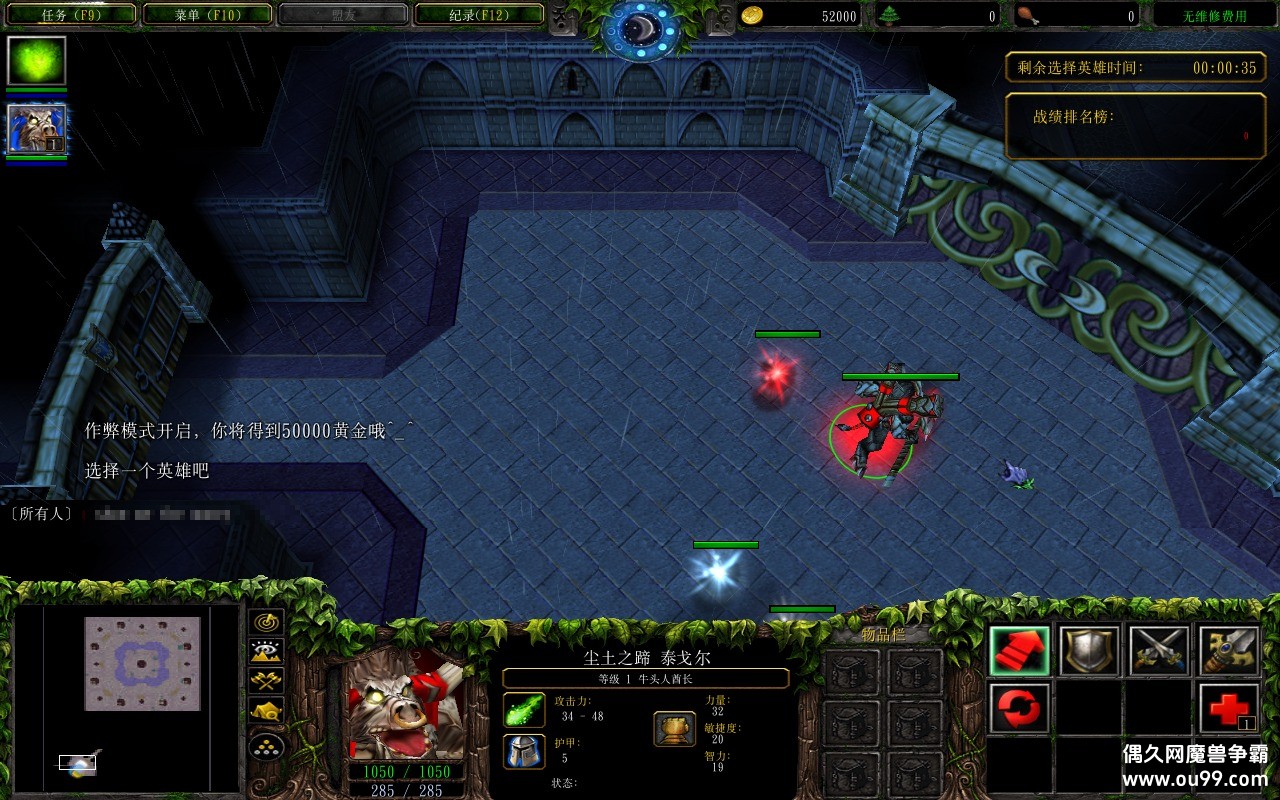The image size is (1280, 800).
Task: Activate the red arrow Move command
Action: tap(1020, 651)
